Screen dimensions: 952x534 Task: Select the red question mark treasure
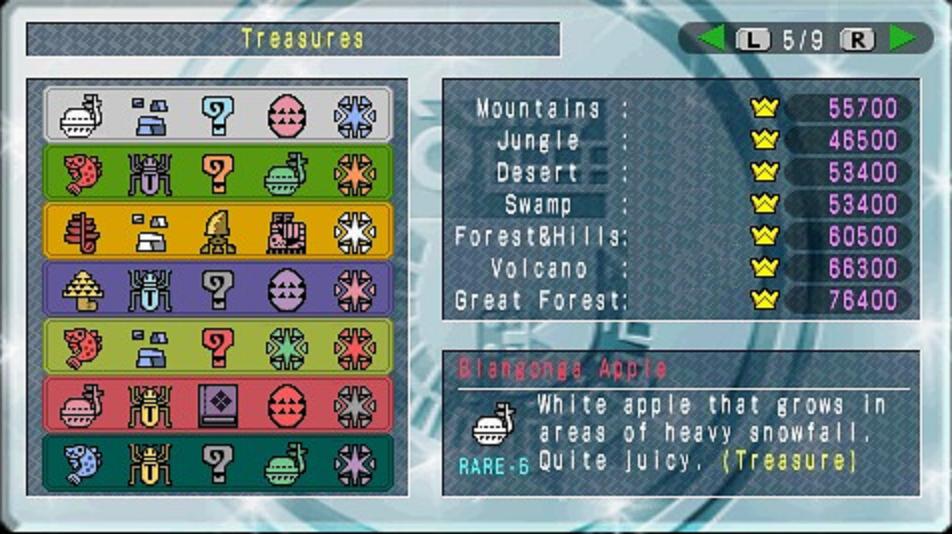[217, 348]
